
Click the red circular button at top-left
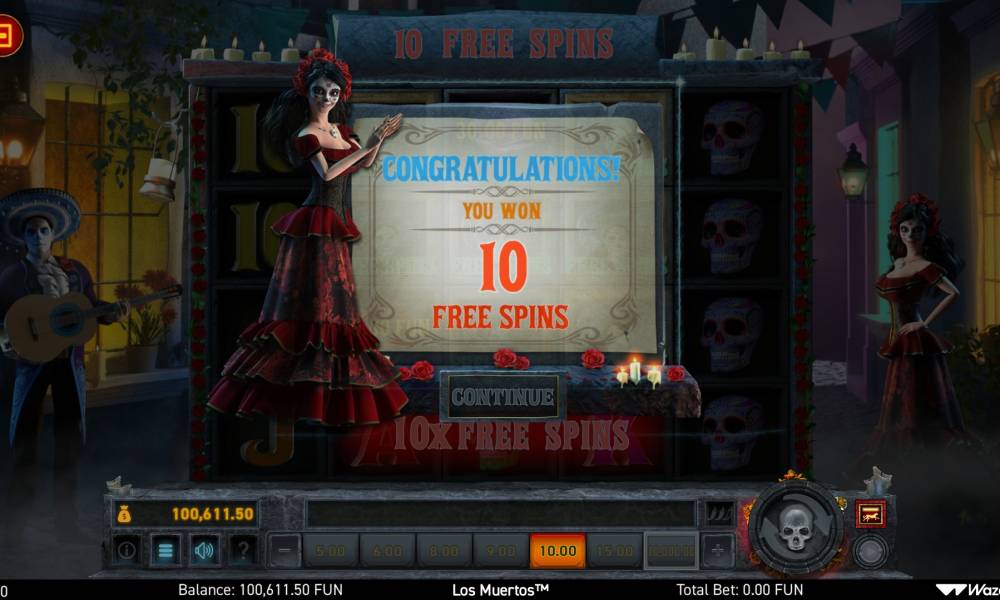8,37
